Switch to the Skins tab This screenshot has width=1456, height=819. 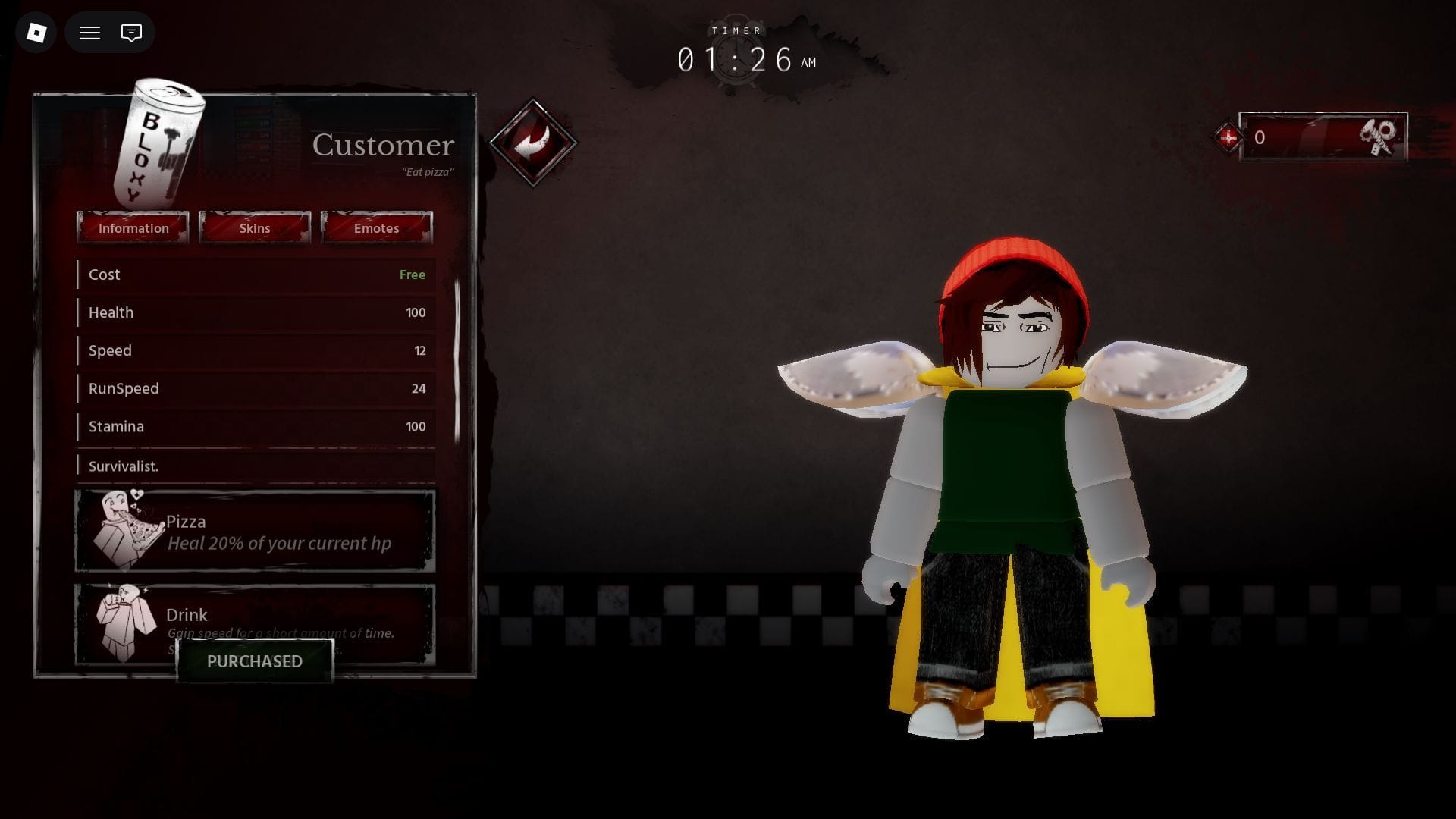tap(255, 228)
